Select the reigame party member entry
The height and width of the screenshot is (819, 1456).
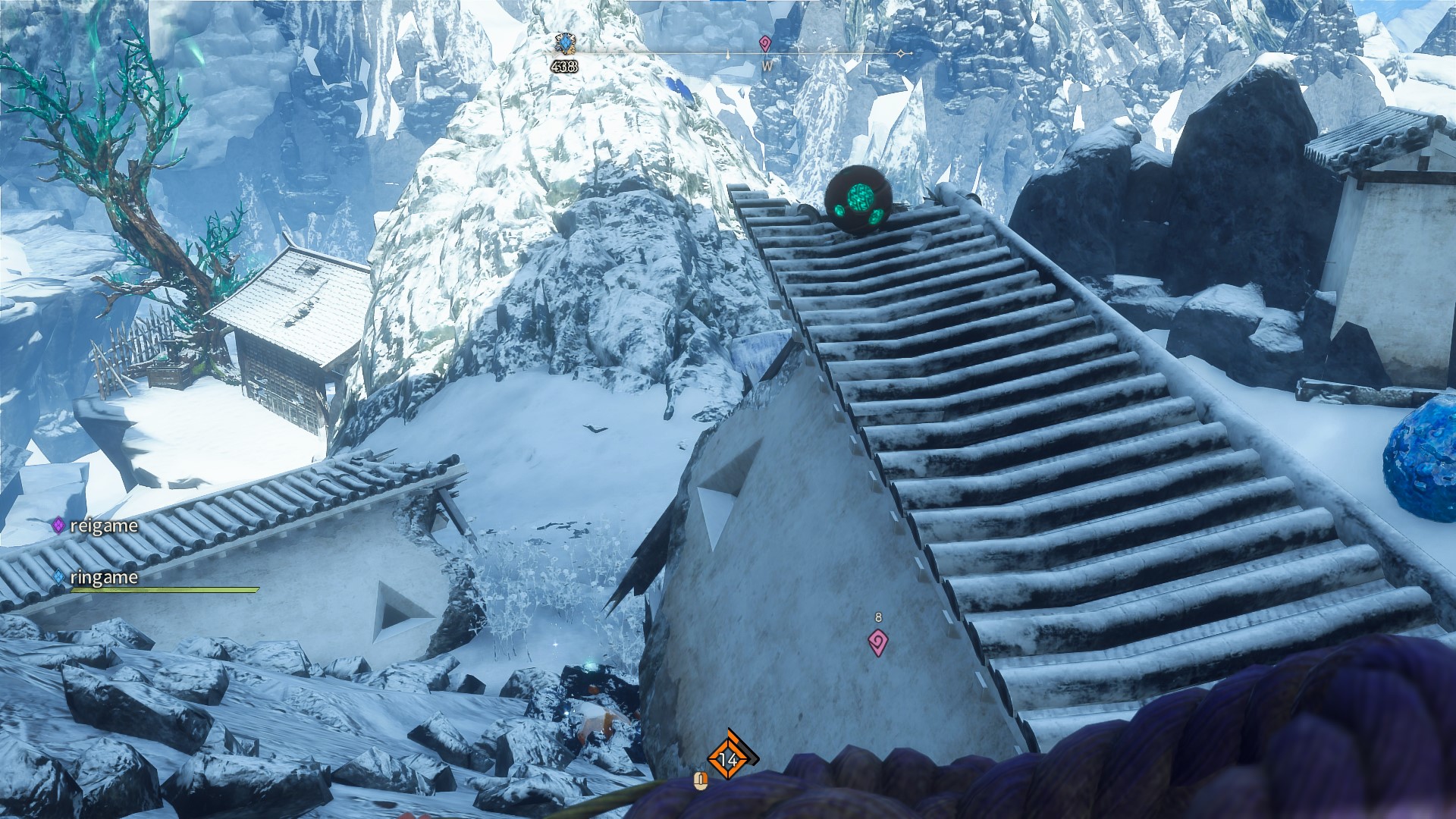point(96,526)
